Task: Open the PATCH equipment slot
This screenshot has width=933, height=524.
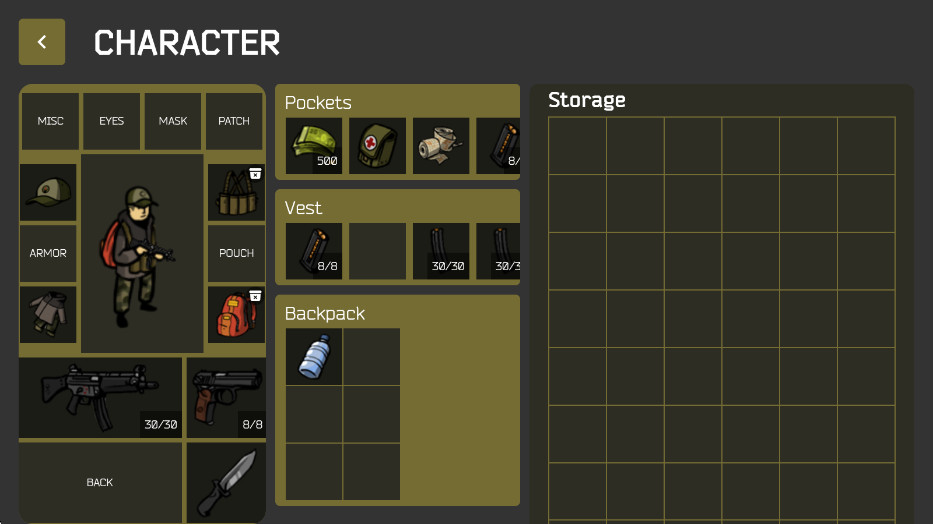Action: pyautogui.click(x=234, y=121)
